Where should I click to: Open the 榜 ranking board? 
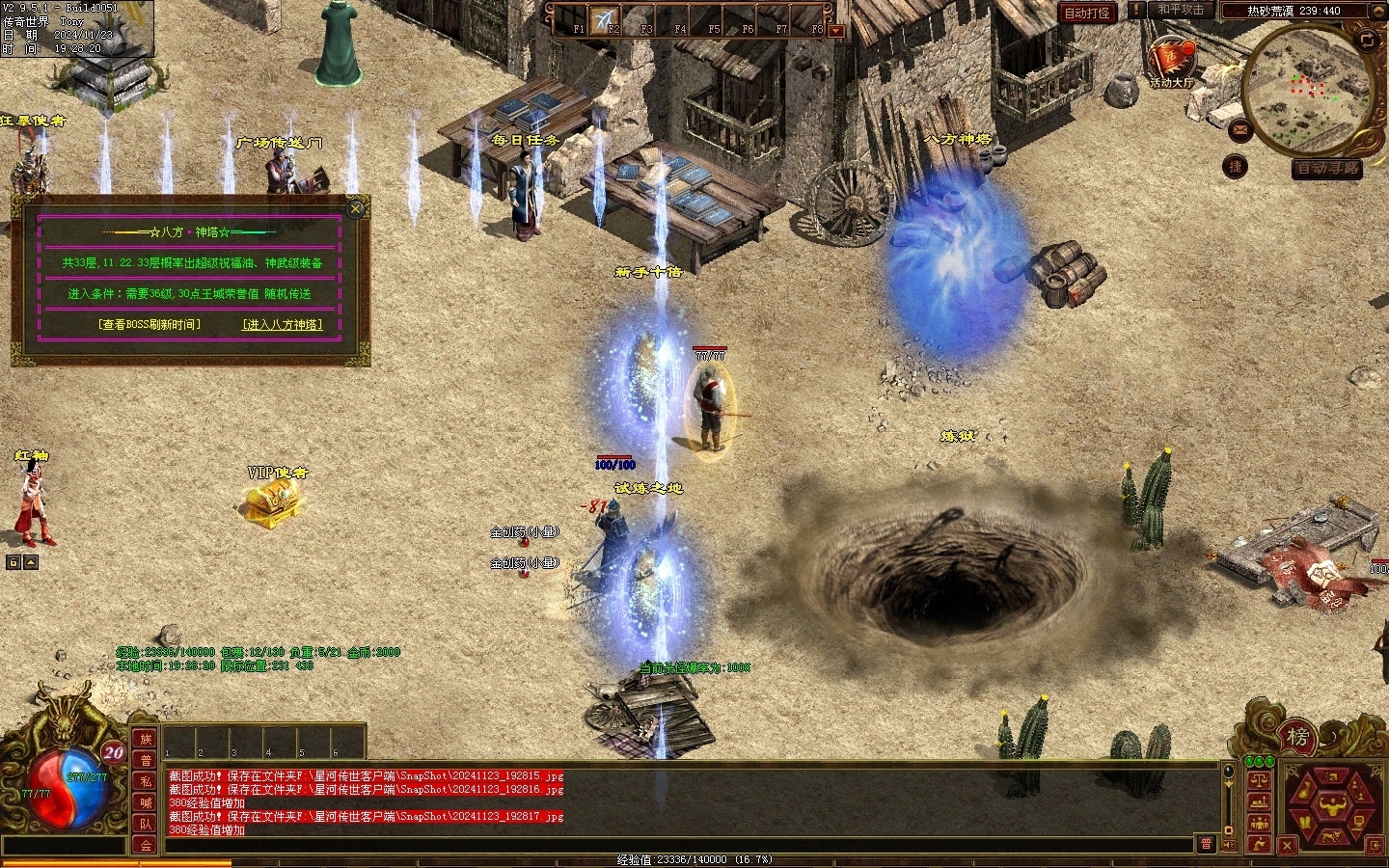pos(1297,738)
